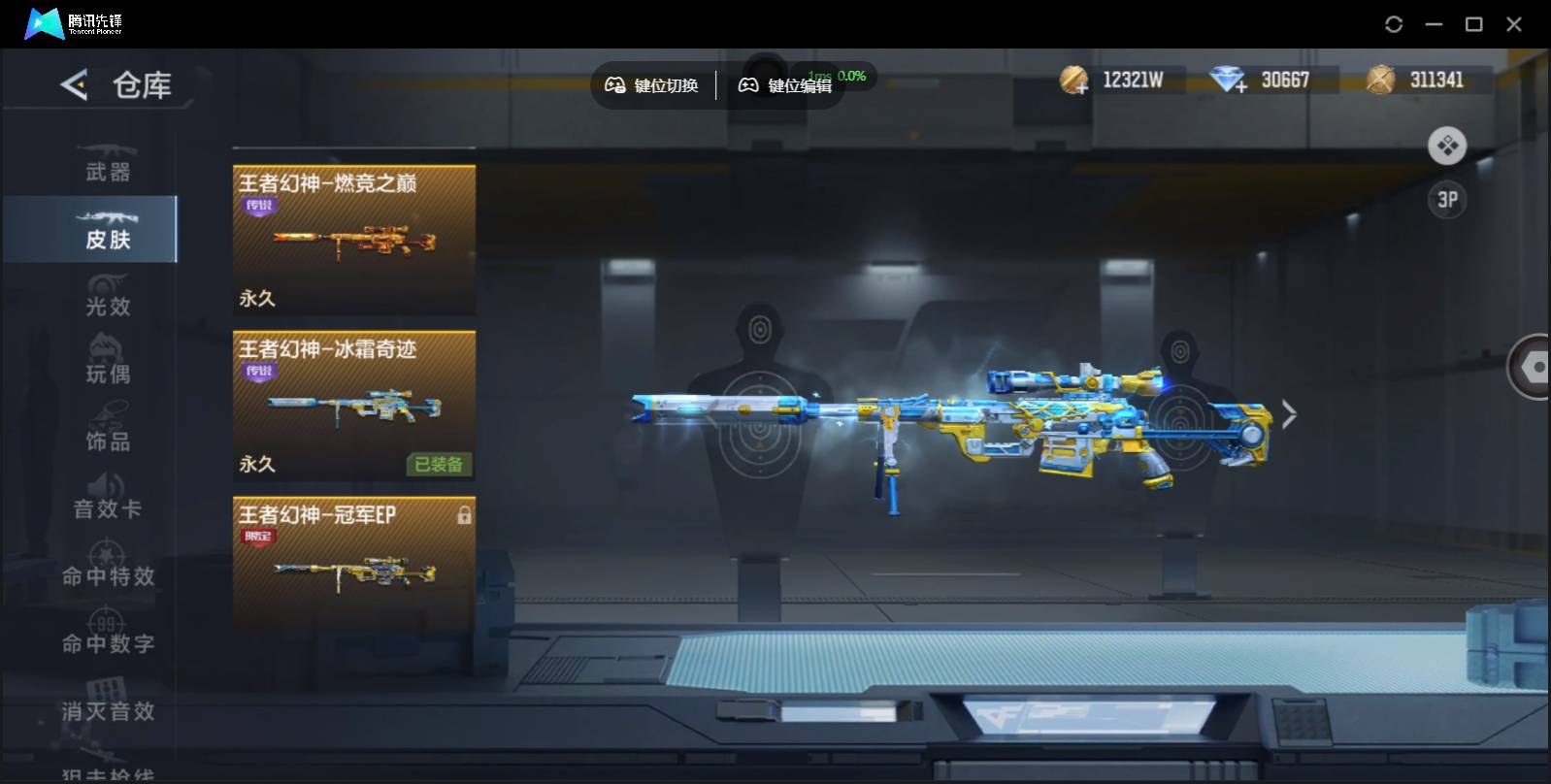Switch to the 武器 weapons tab
Image resolution: width=1551 pixels, height=784 pixels.
[107, 163]
